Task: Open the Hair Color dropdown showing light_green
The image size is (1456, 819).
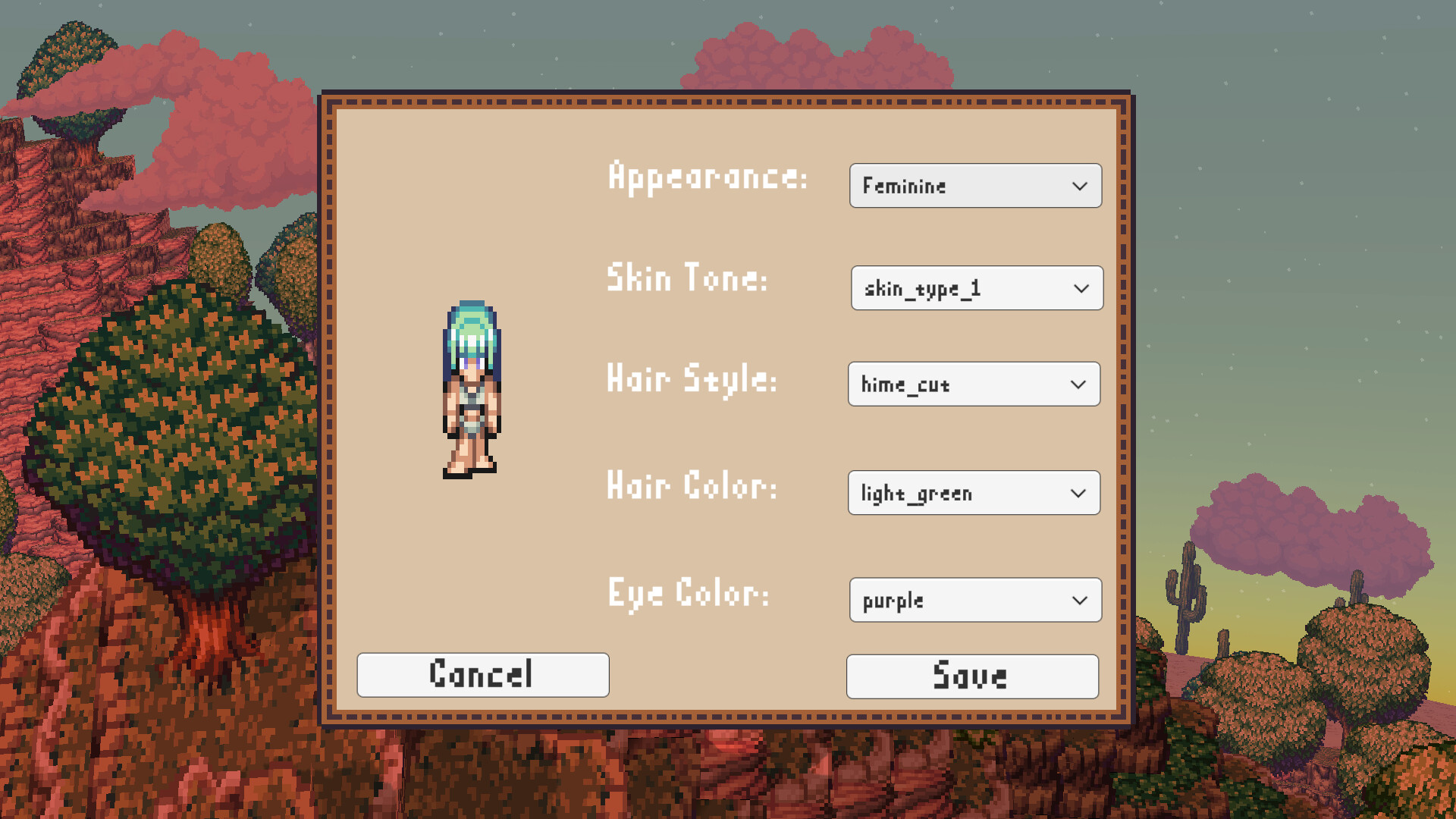Action: click(x=974, y=493)
